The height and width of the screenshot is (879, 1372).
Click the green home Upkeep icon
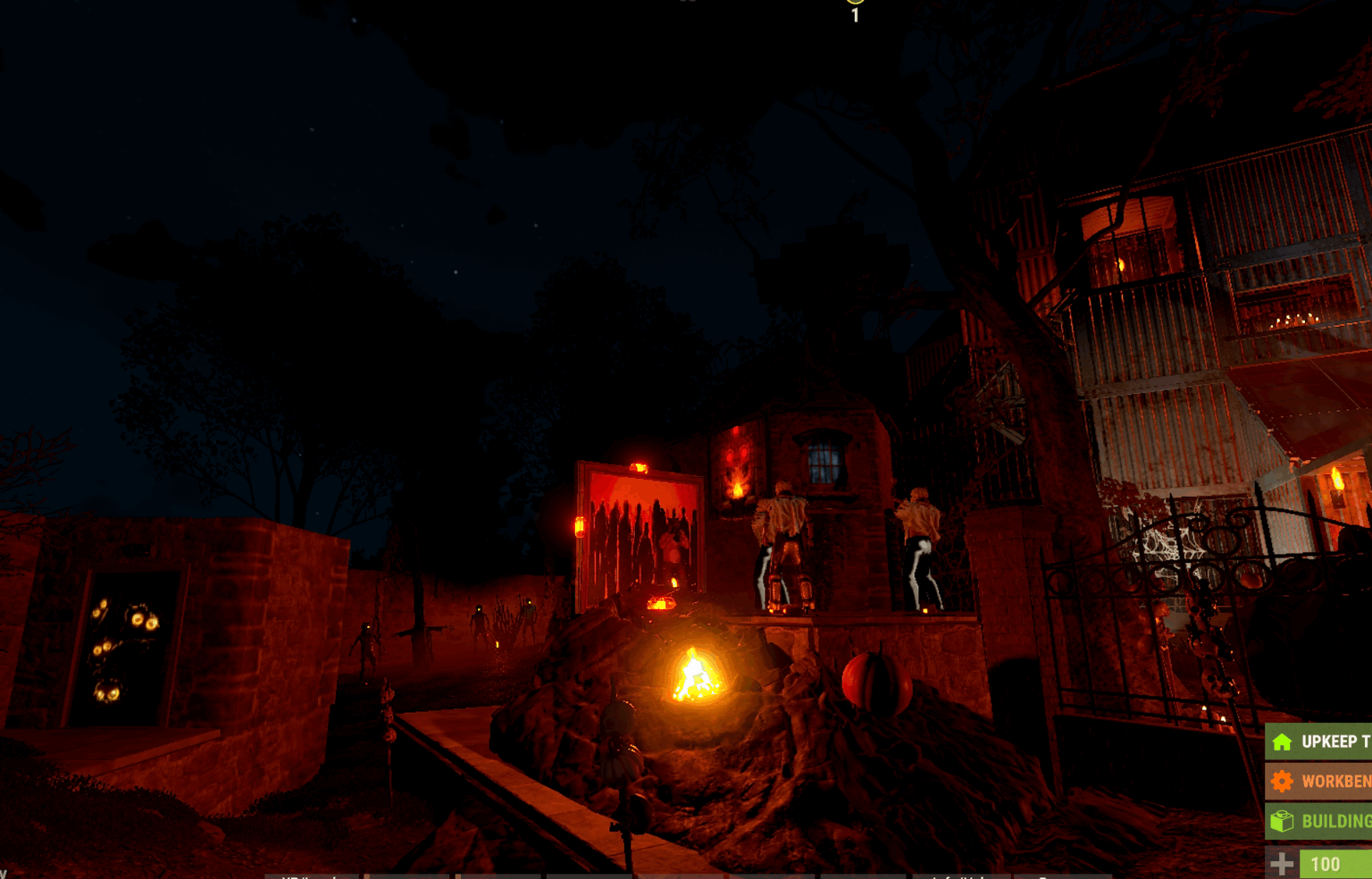(x=1283, y=741)
